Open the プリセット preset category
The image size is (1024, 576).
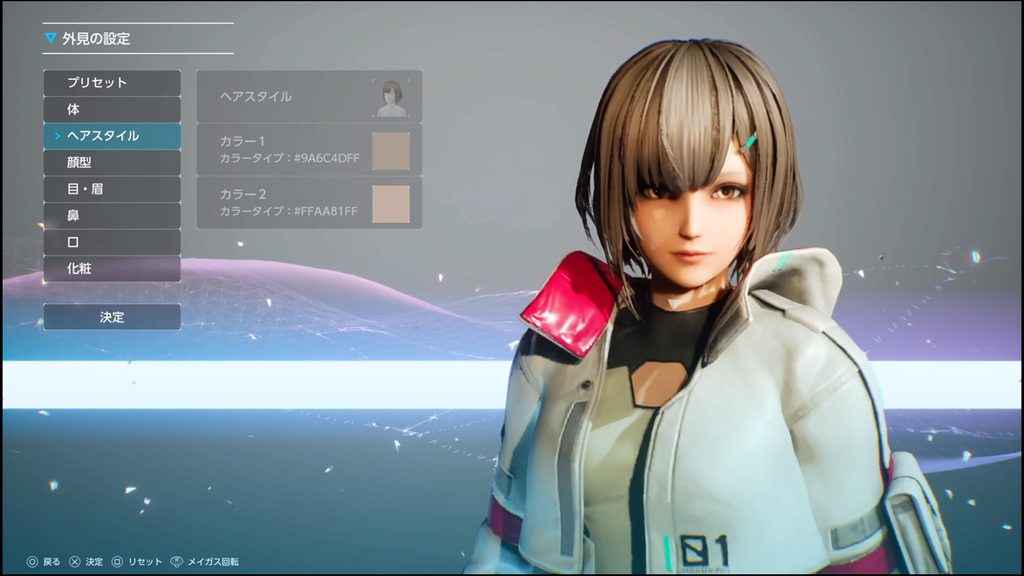pyautogui.click(x=112, y=83)
